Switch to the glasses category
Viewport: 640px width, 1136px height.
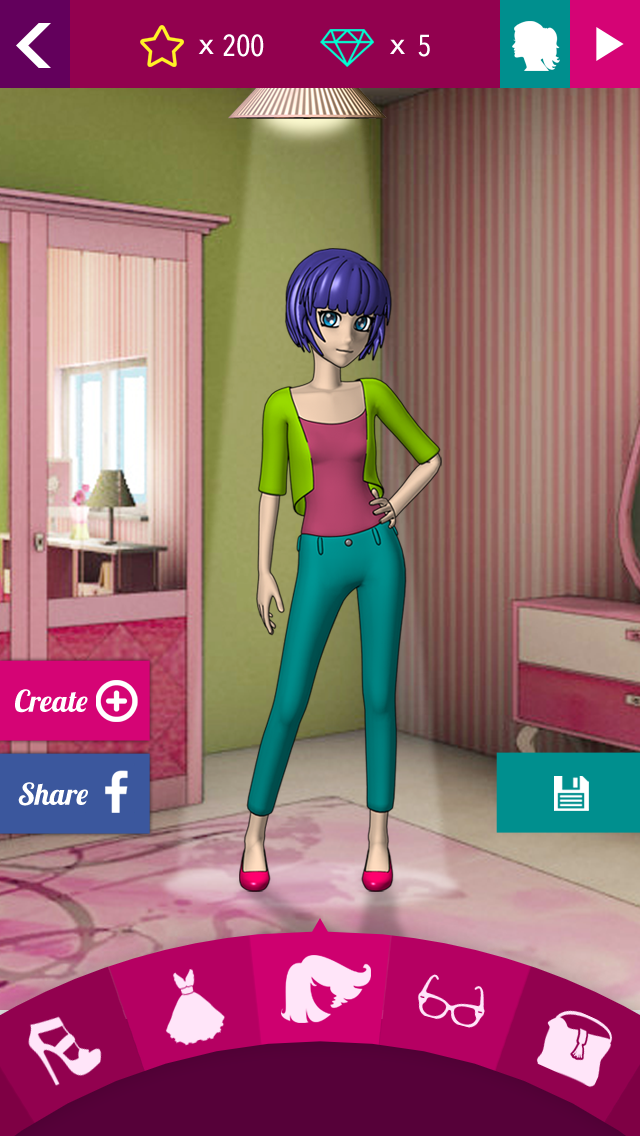coord(451,1001)
